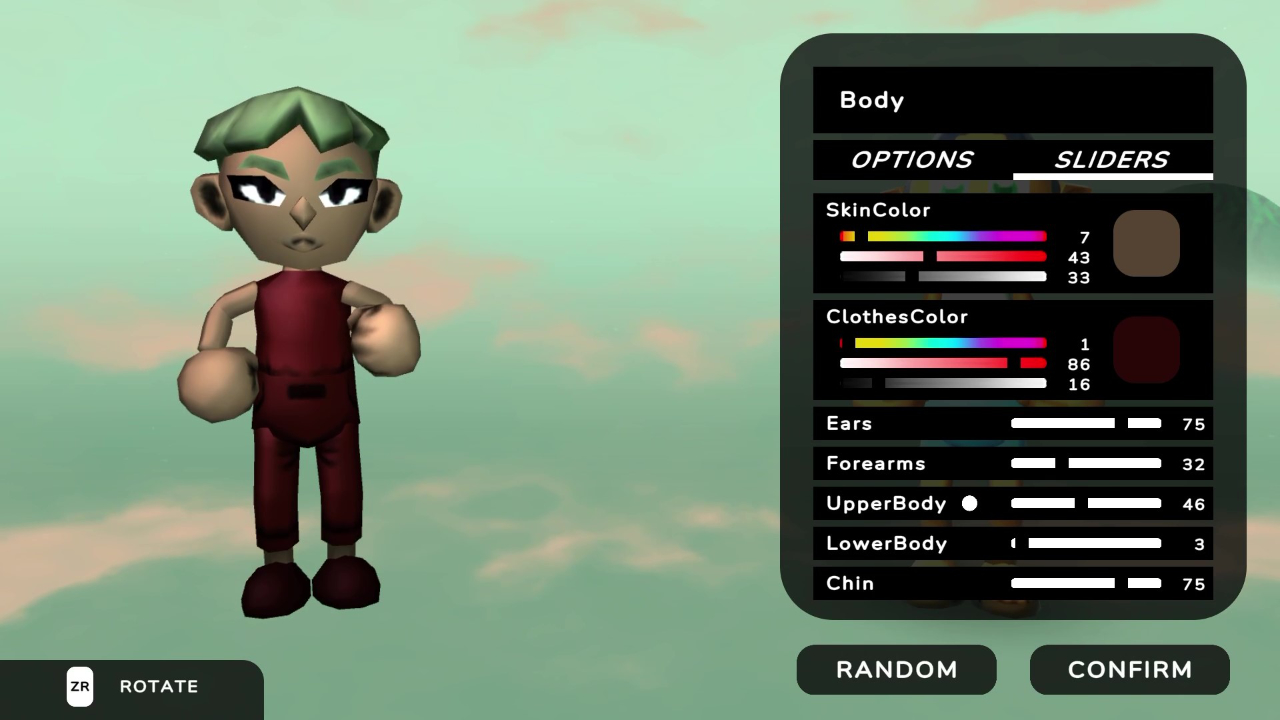Image resolution: width=1280 pixels, height=720 pixels.
Task: Select the SLIDERS tab
Action: pyautogui.click(x=1112, y=160)
